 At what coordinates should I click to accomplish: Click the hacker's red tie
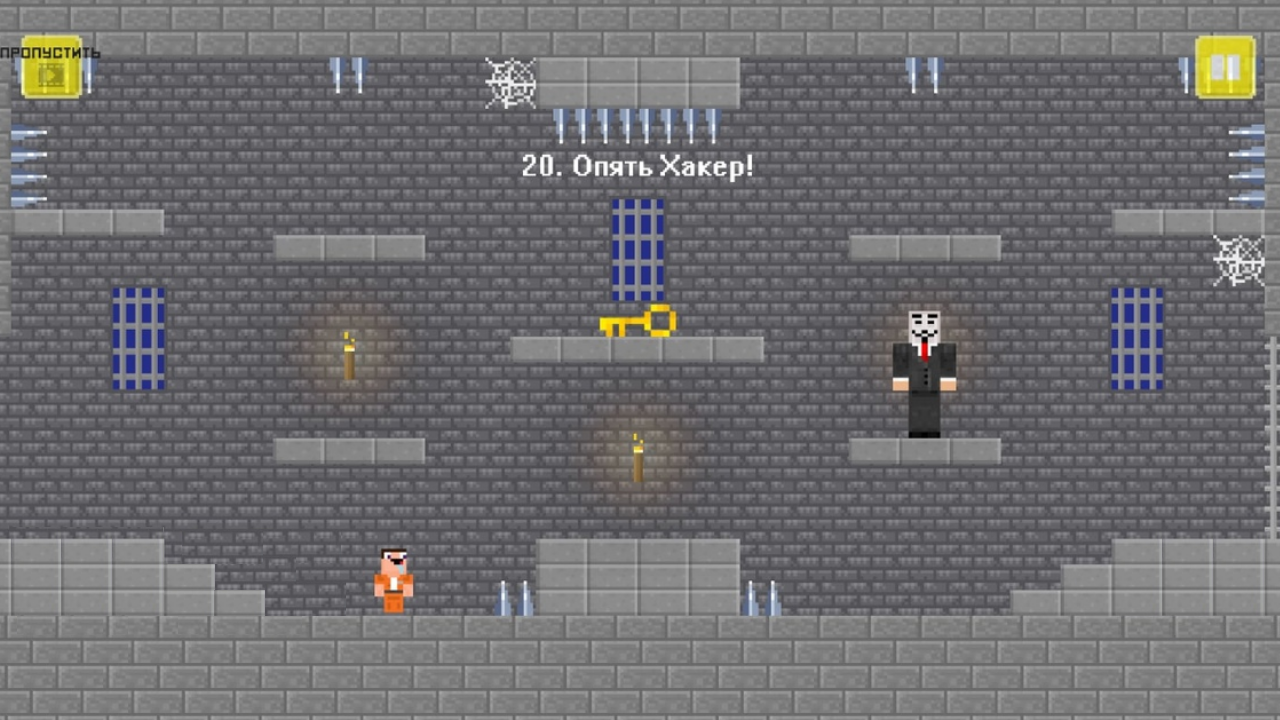[x=924, y=350]
